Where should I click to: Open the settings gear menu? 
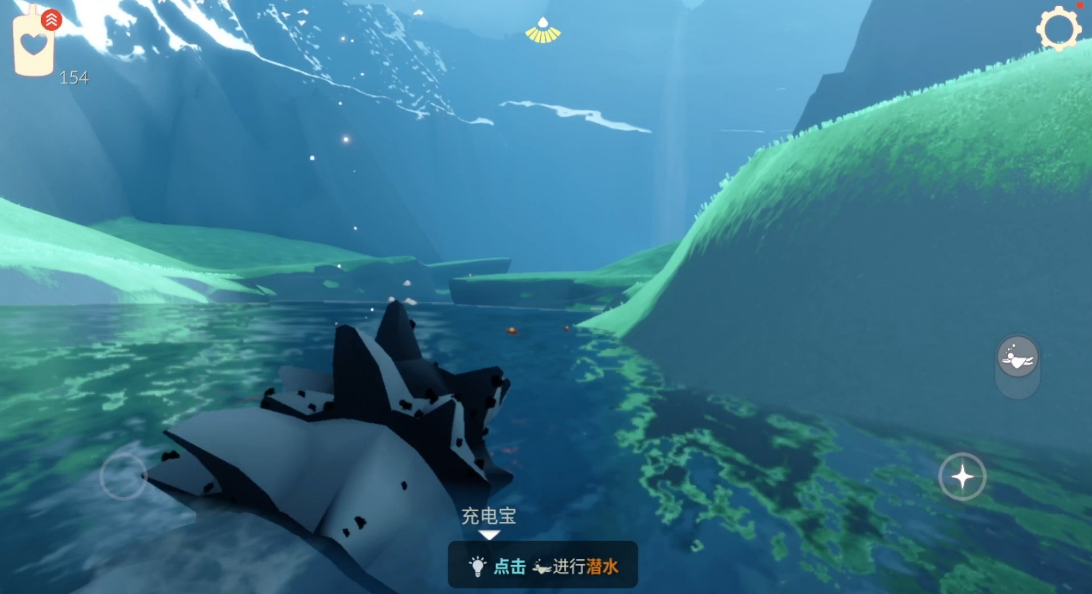(1058, 28)
